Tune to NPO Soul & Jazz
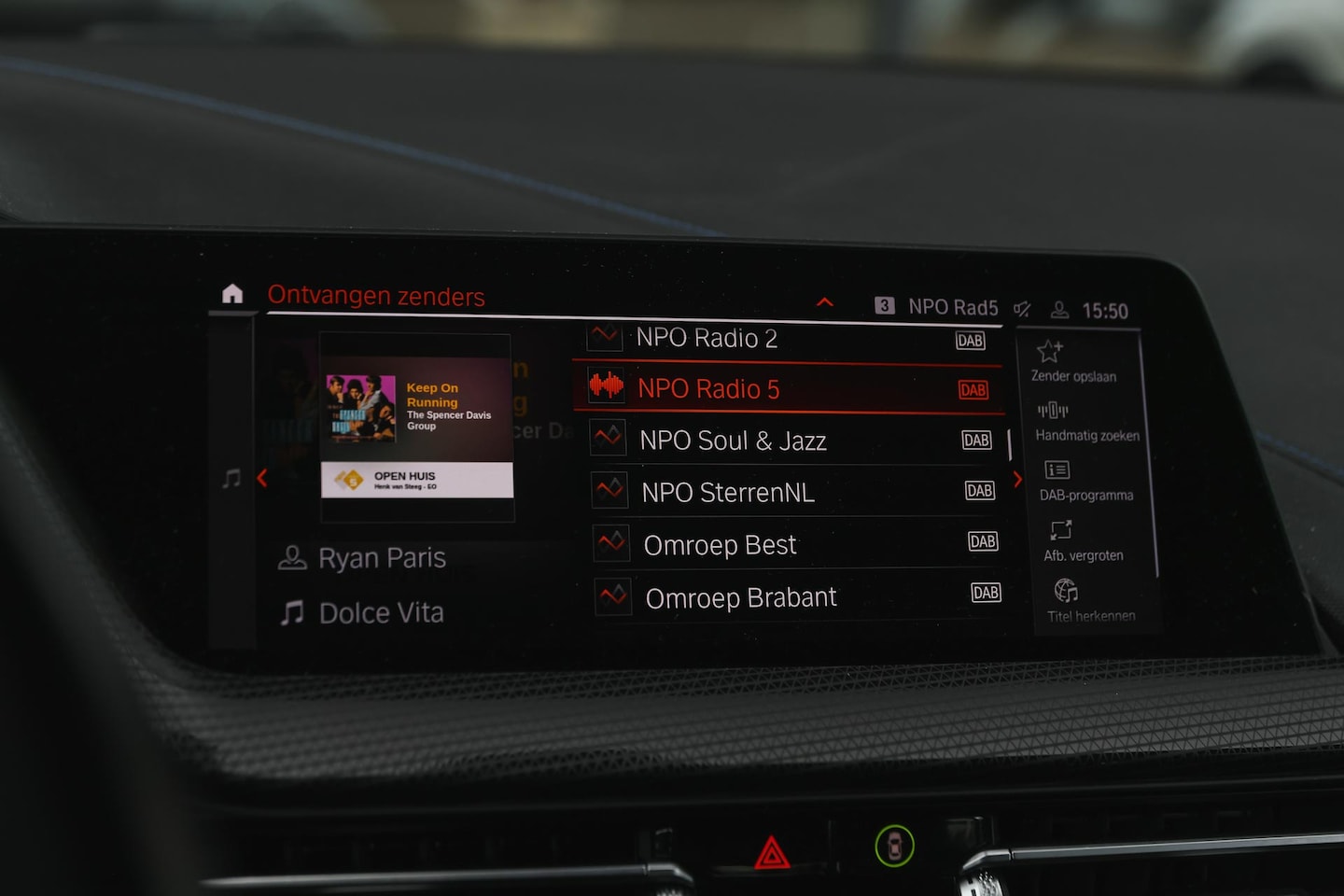 tap(733, 441)
